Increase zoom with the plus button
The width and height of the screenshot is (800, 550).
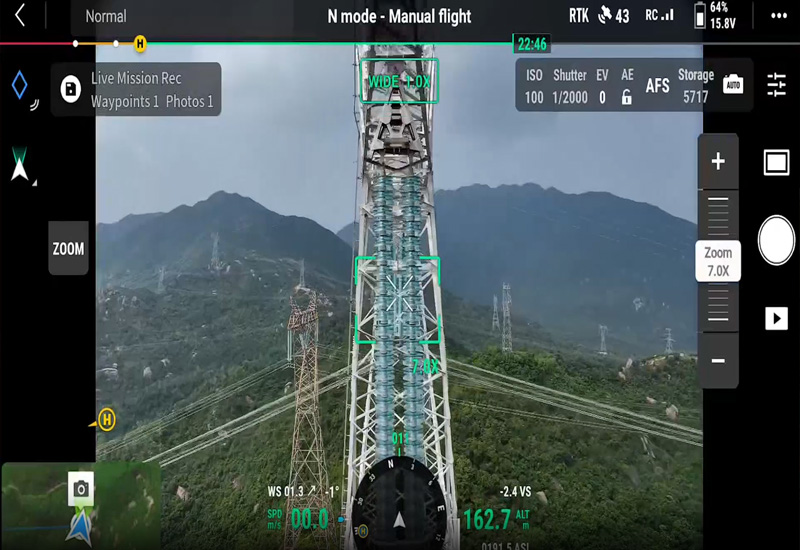pos(718,162)
